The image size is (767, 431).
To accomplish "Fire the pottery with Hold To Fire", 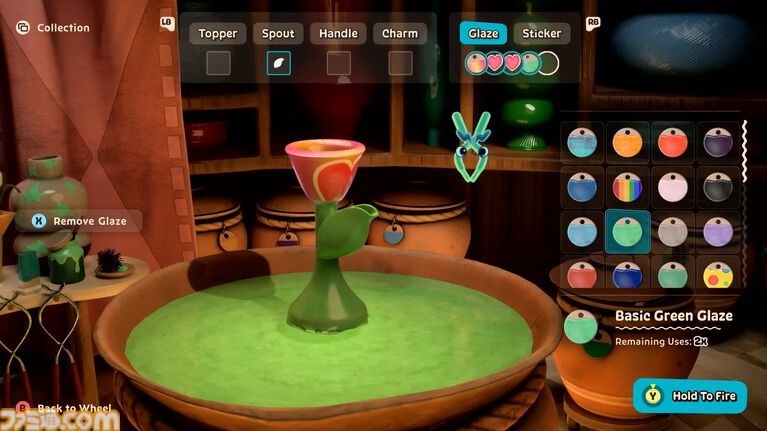I will coord(690,396).
